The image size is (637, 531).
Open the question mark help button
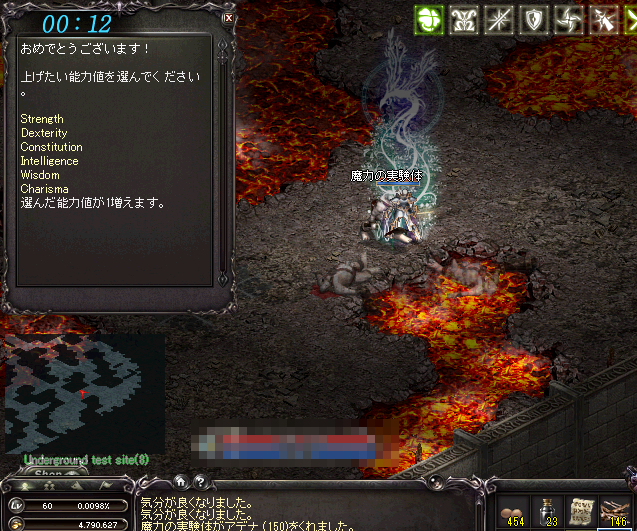[x=199, y=481]
